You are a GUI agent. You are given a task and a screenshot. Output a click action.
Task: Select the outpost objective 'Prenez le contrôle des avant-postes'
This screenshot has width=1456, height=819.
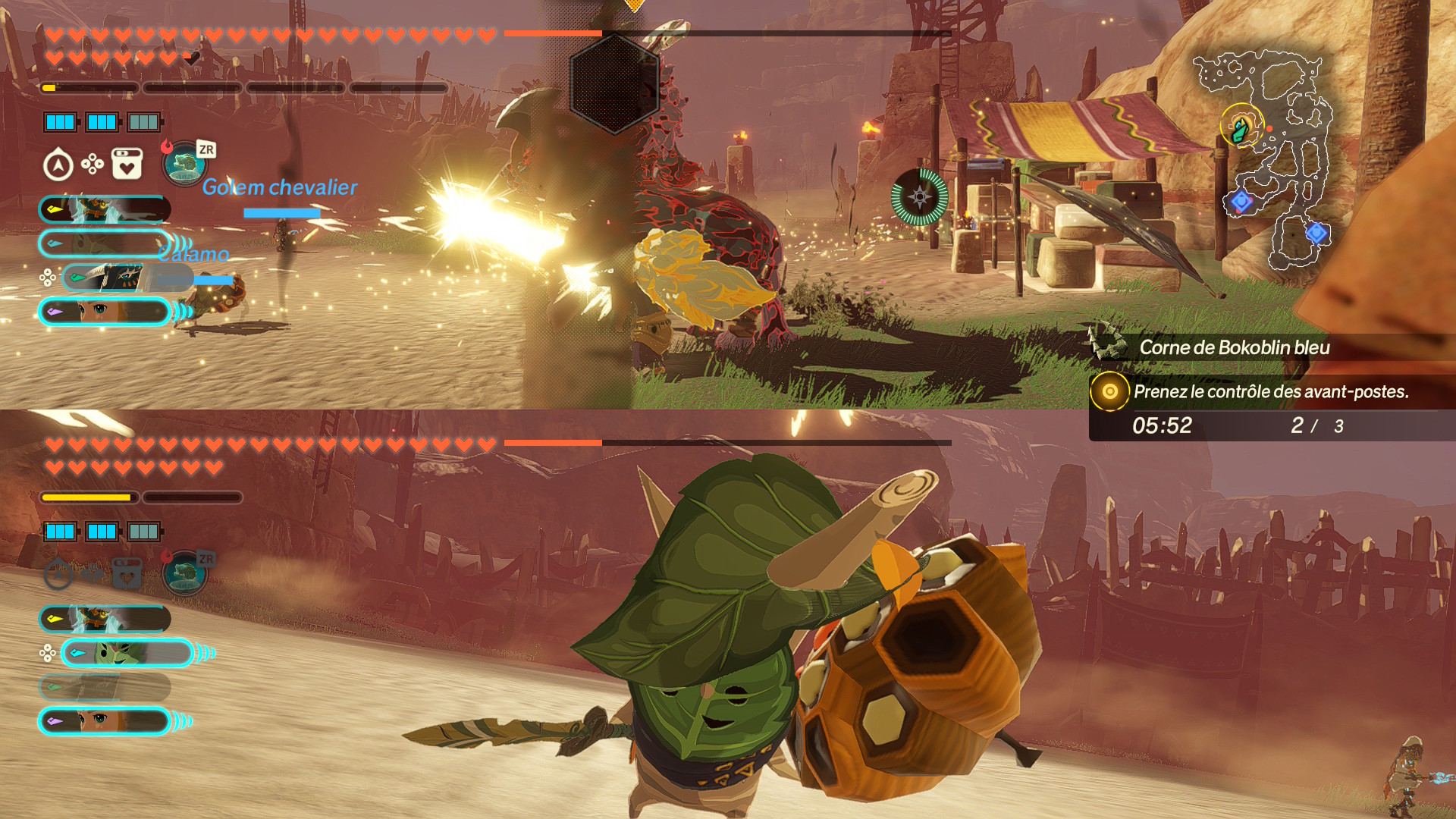[x=1271, y=391]
